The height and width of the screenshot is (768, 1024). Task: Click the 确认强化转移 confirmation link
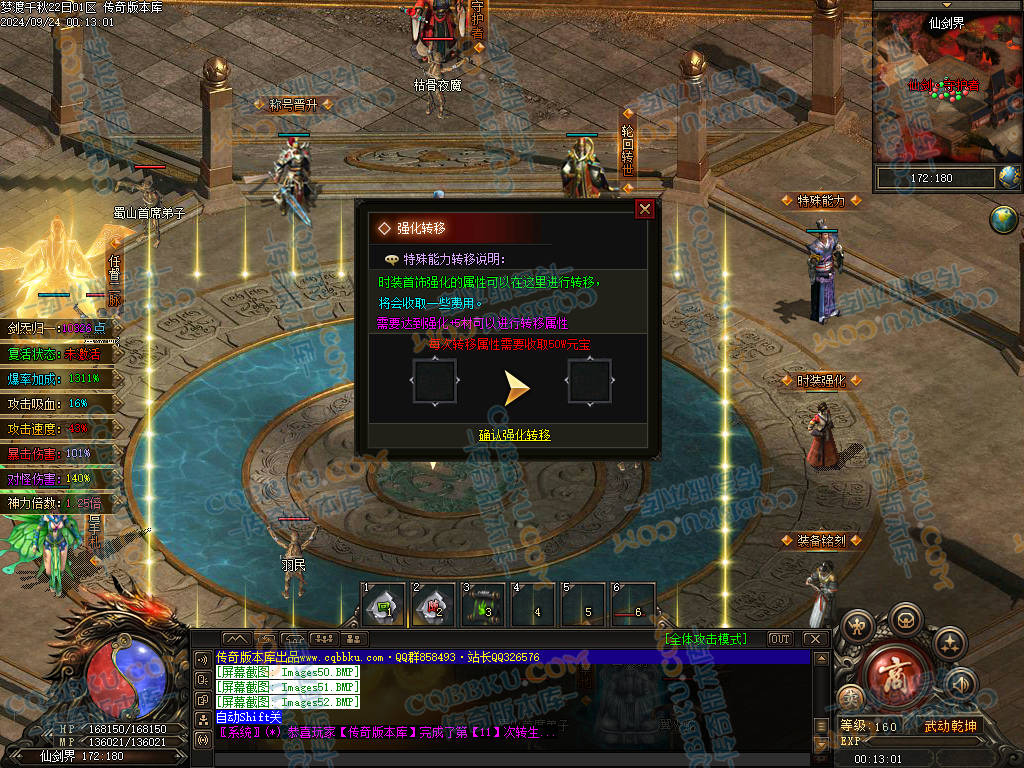pos(514,435)
